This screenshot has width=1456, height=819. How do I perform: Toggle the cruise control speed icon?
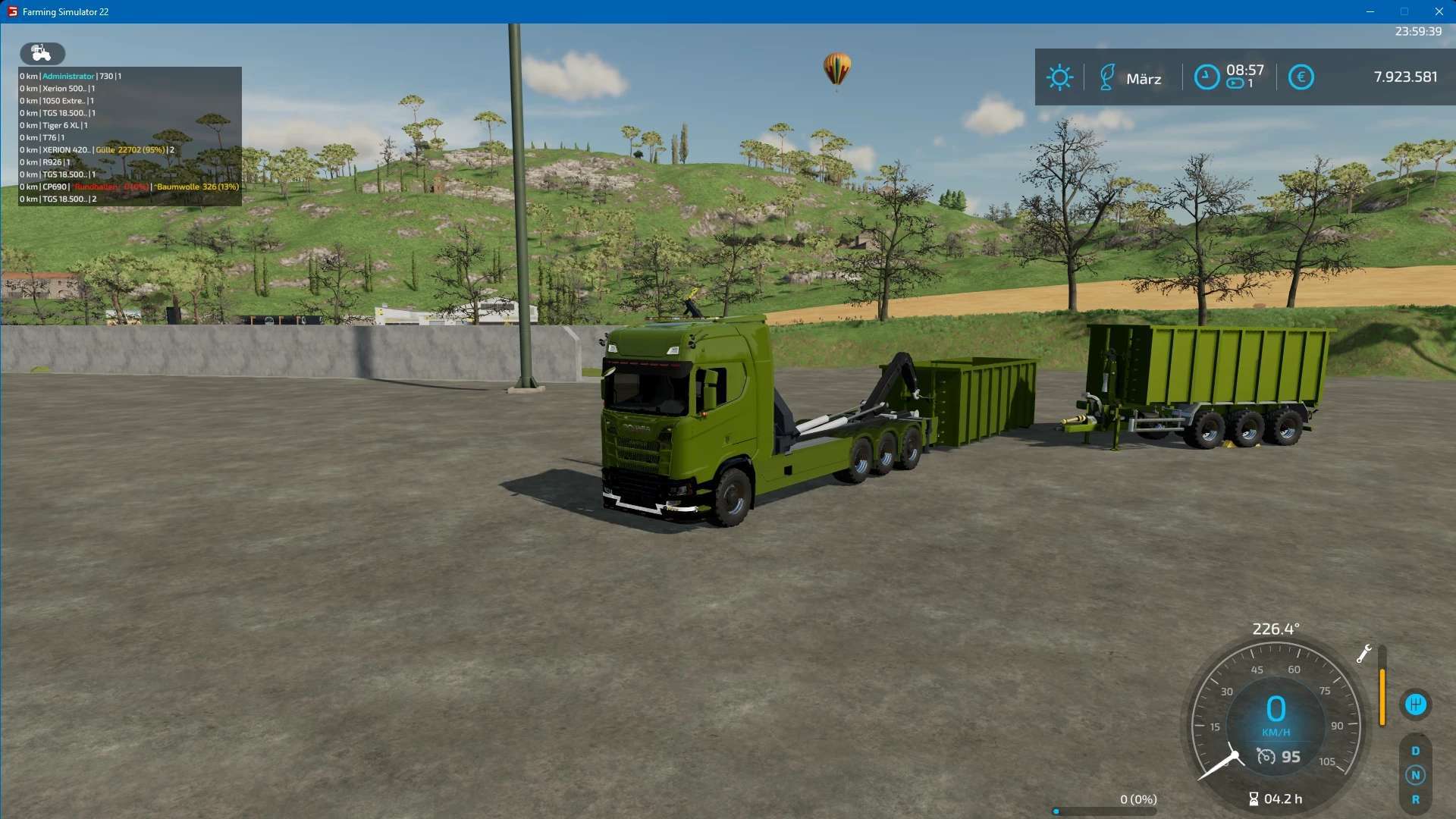coord(1266,757)
